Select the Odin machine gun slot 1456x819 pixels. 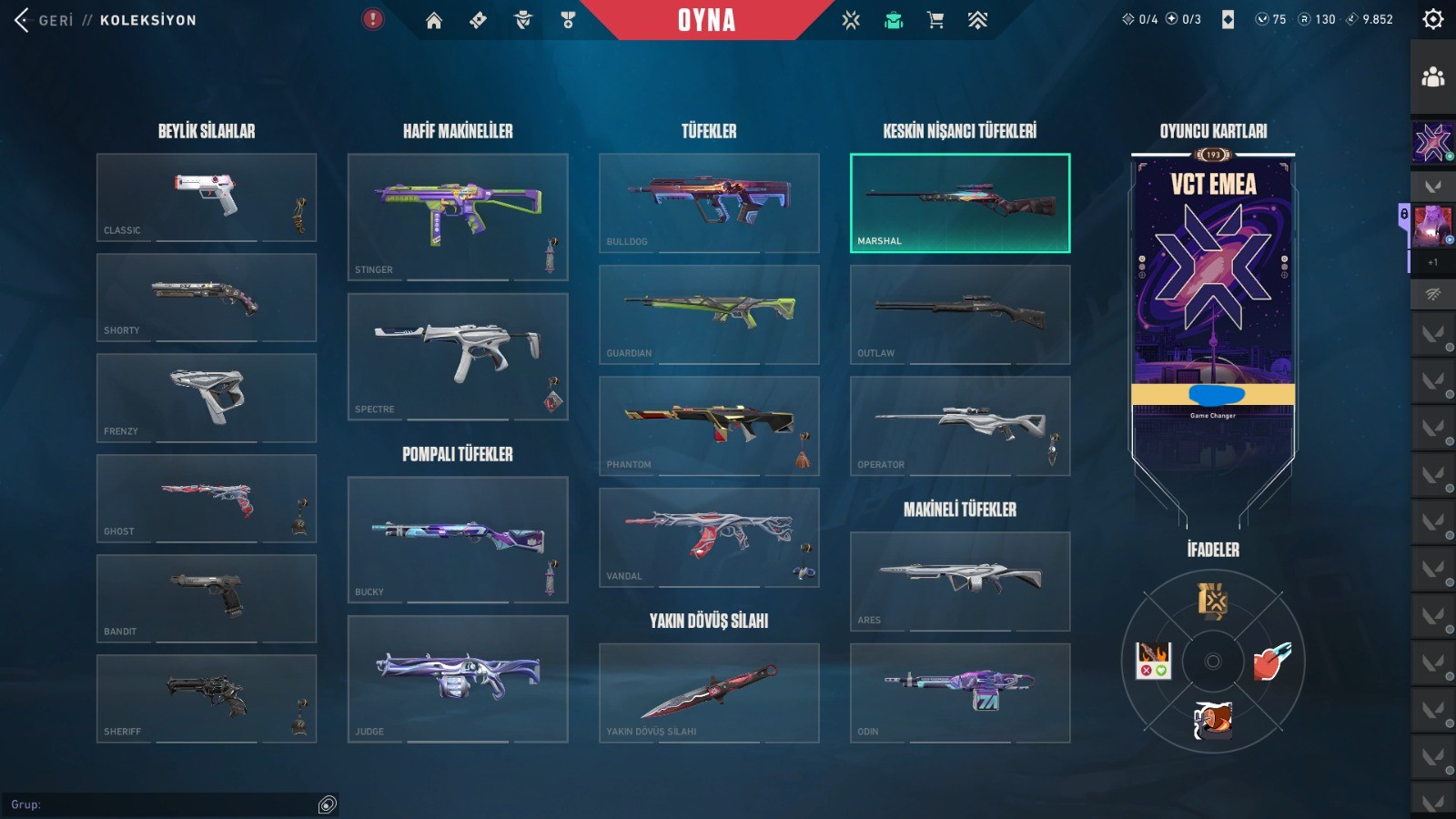point(959,693)
